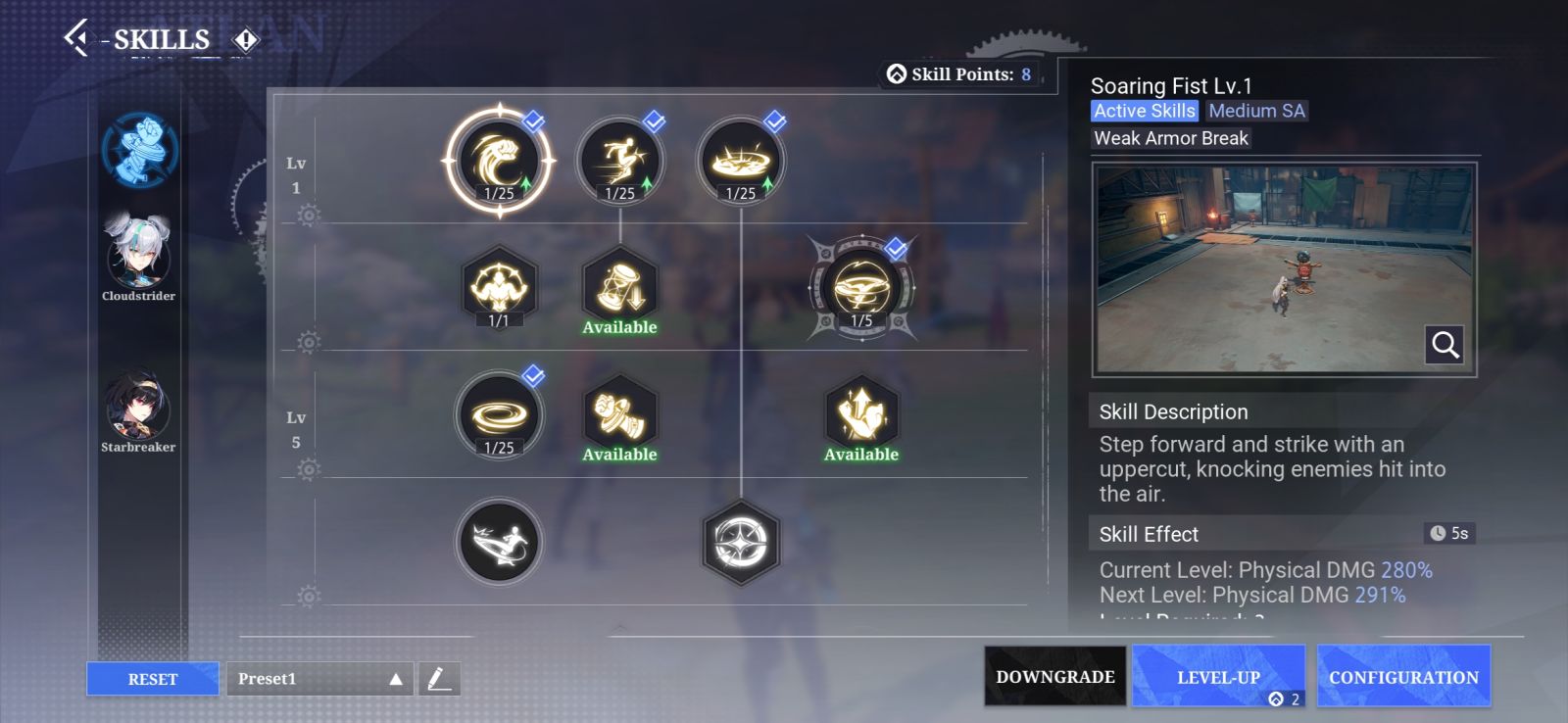Screen dimensions: 1568x723
Task: Select the Cloudstrider class portrait
Action: click(x=138, y=255)
